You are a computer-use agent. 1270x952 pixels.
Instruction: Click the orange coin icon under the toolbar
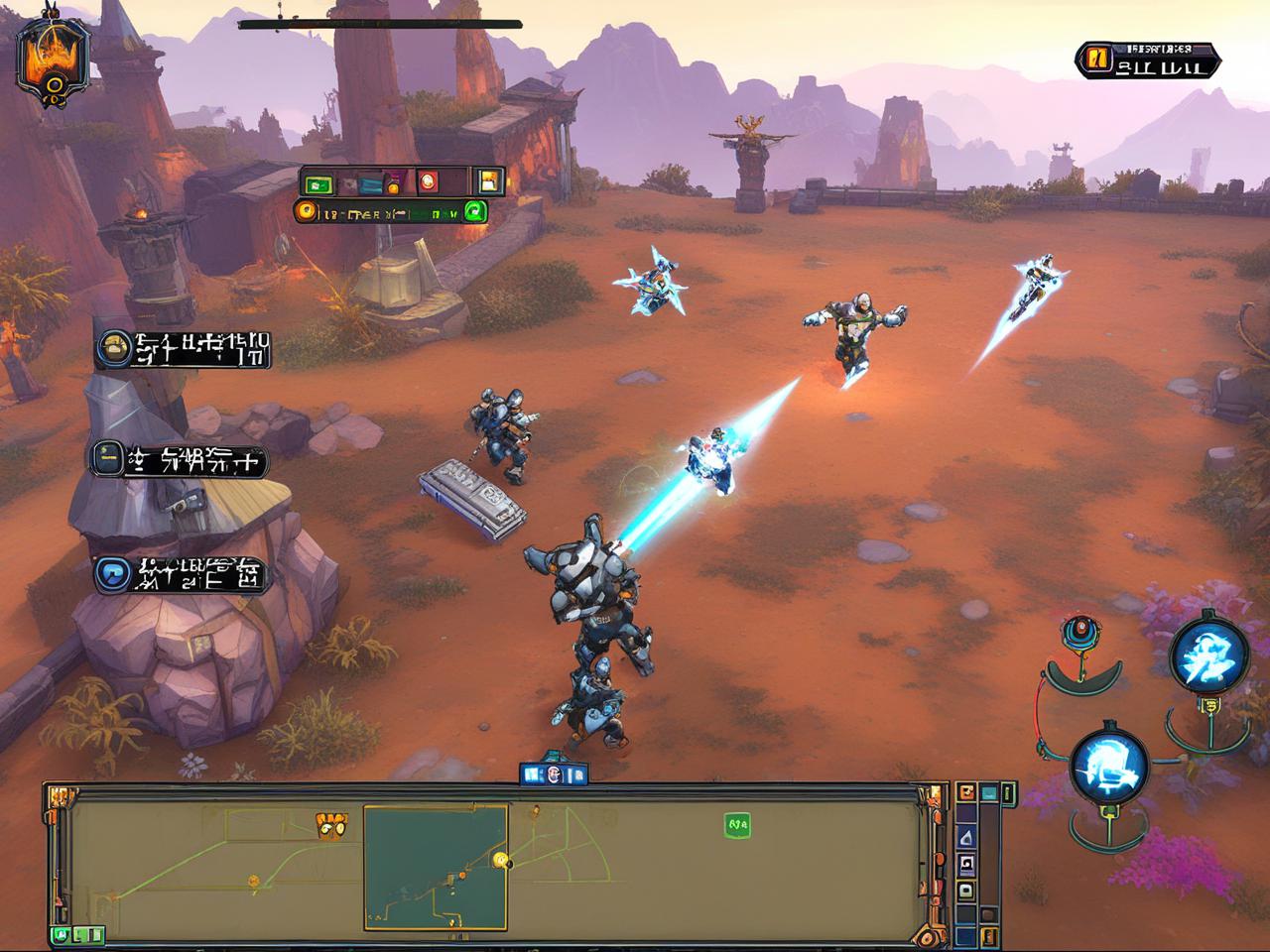pyautogui.click(x=307, y=210)
